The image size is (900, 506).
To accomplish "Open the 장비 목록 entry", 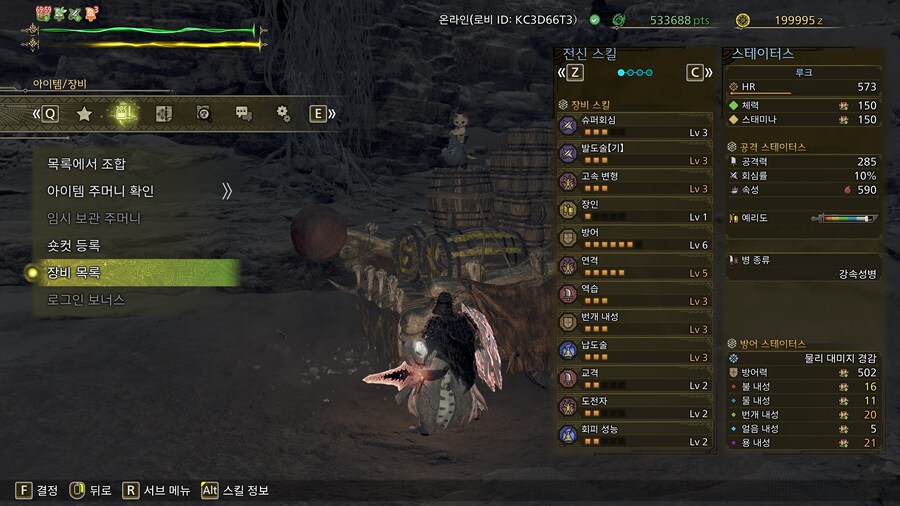I will (74, 272).
